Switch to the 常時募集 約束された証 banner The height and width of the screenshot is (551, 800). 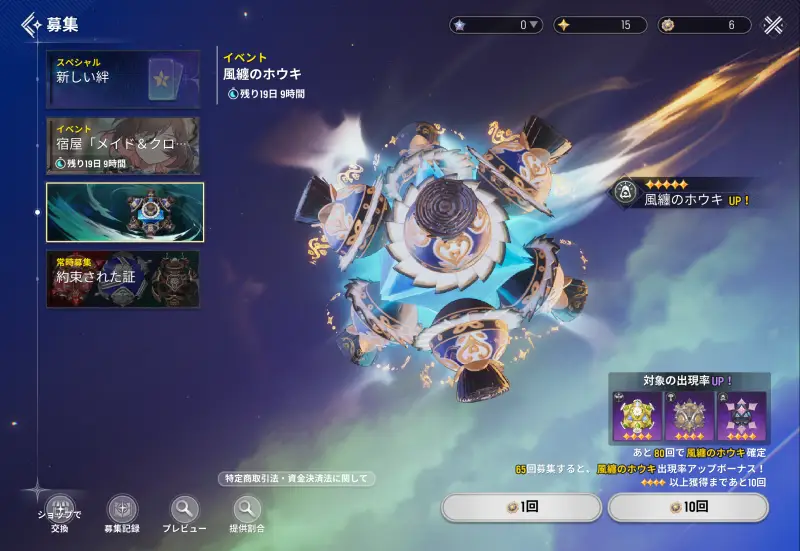[122, 278]
